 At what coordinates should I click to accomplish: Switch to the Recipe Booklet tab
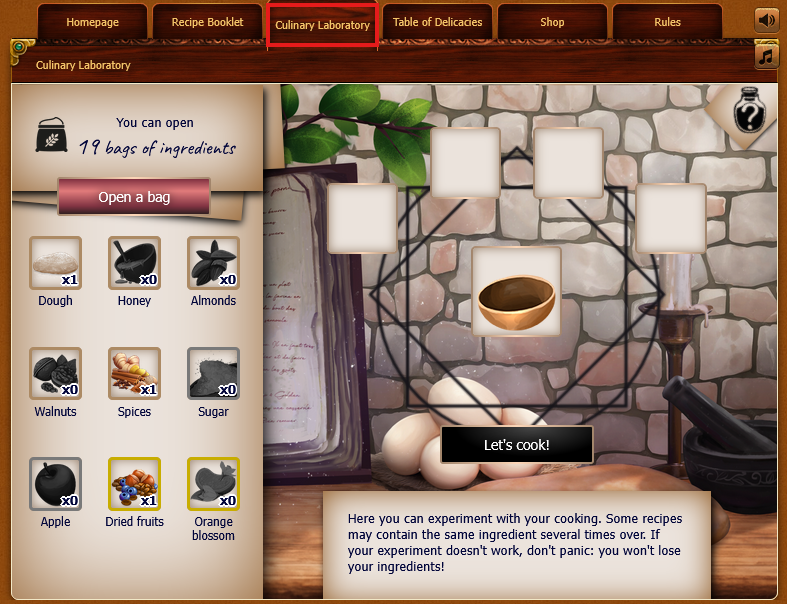click(x=207, y=22)
